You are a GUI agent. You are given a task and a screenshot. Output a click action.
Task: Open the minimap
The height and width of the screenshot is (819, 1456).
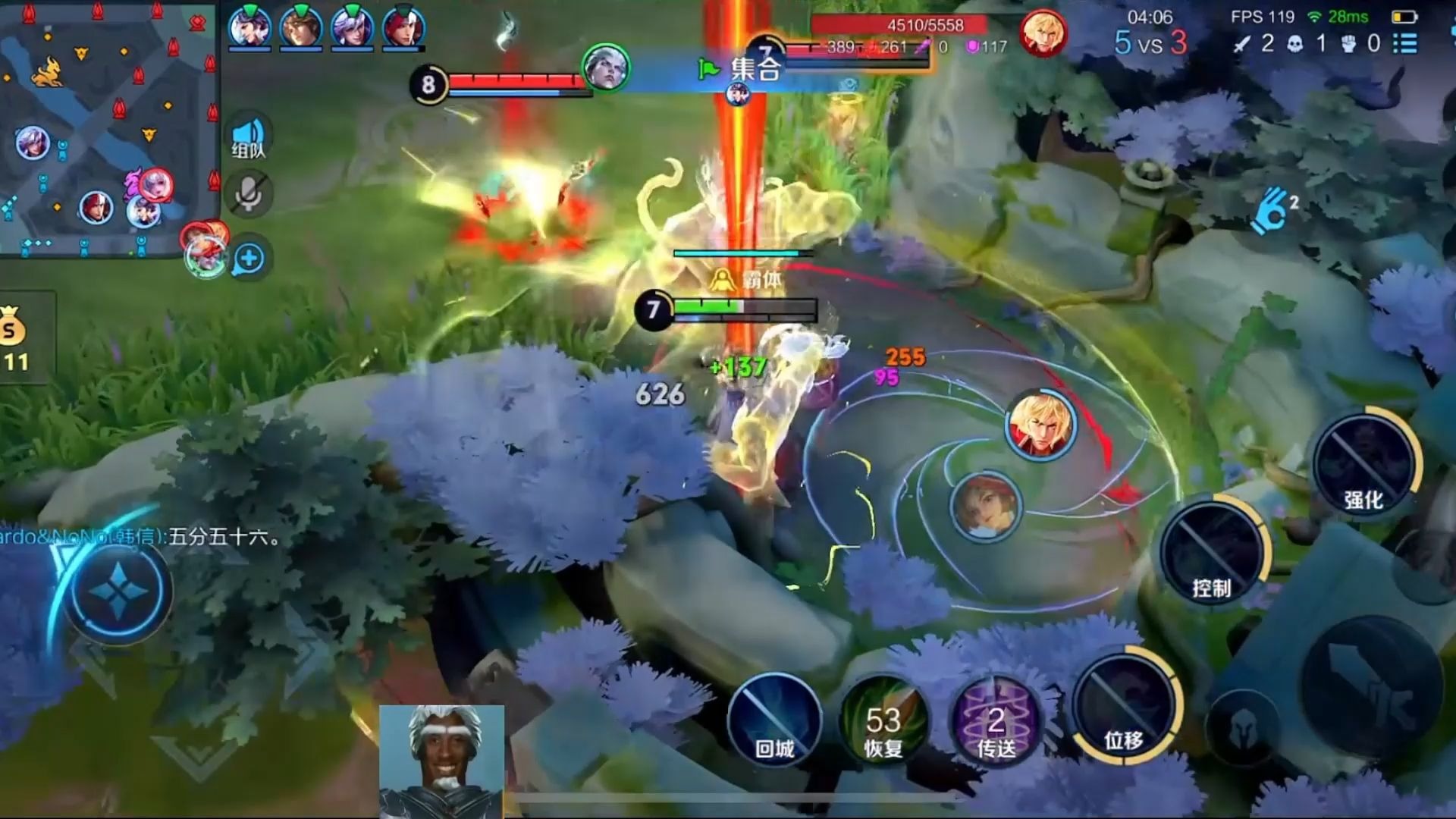tap(106, 129)
